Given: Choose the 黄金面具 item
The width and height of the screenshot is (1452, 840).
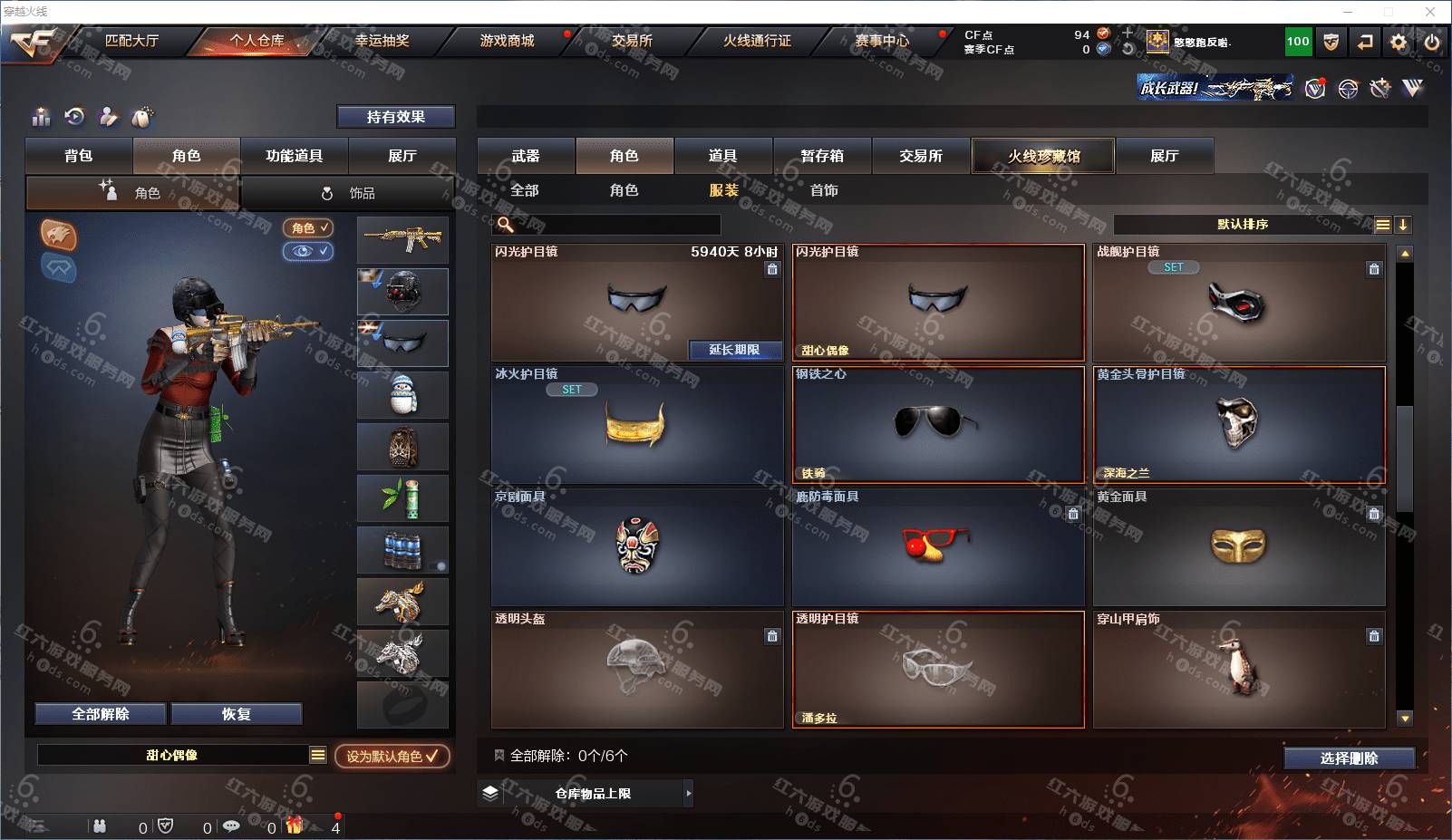Looking at the screenshot, I should [x=1239, y=547].
